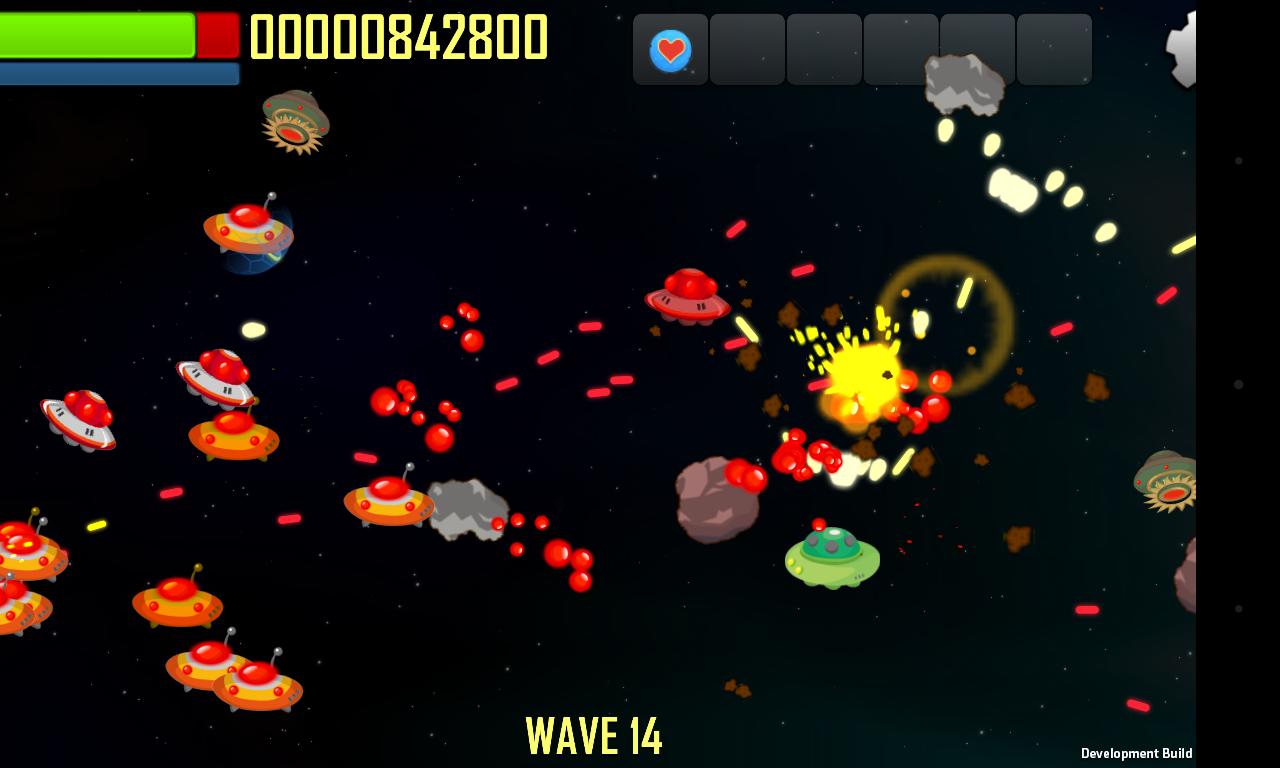
Task: Click the Development Build label
Action: click(x=1136, y=752)
